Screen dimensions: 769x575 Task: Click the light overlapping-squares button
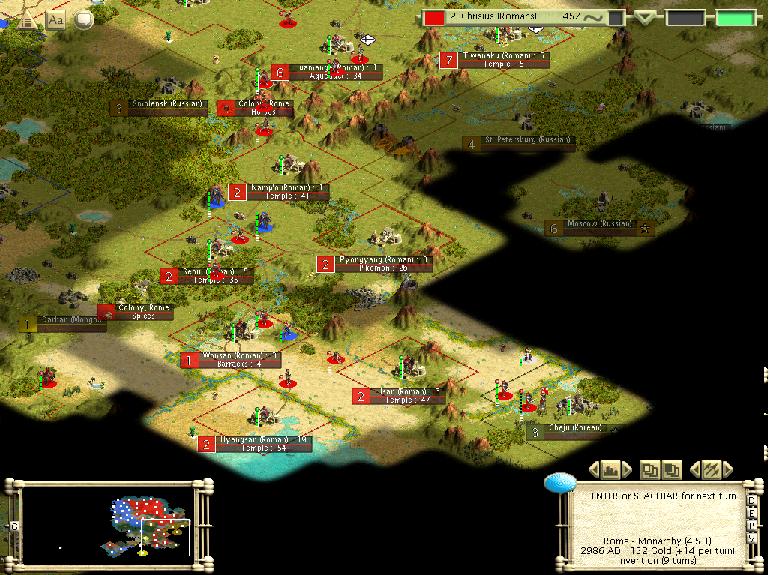pos(650,468)
